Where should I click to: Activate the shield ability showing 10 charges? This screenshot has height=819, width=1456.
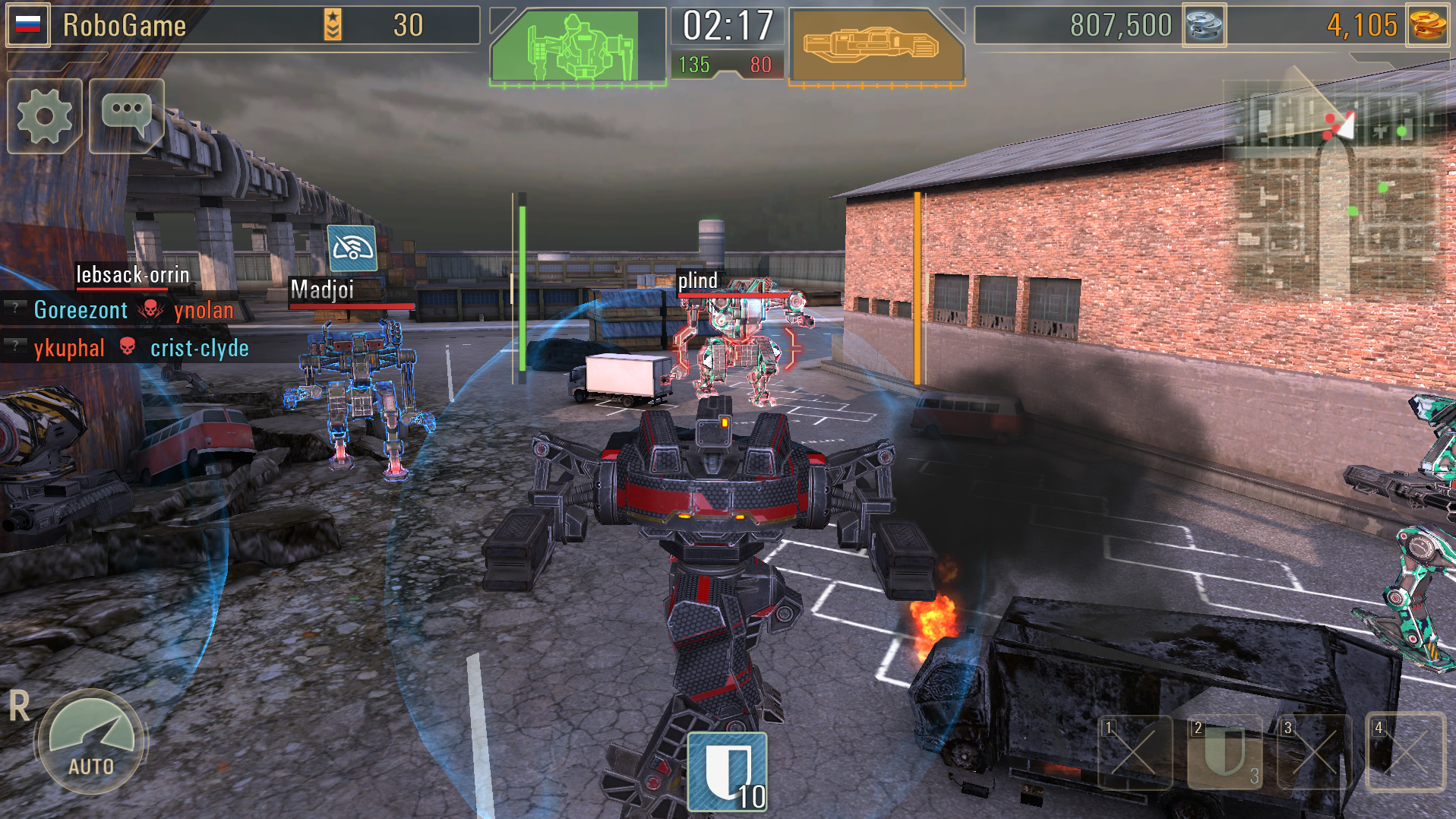pyautogui.click(x=727, y=770)
